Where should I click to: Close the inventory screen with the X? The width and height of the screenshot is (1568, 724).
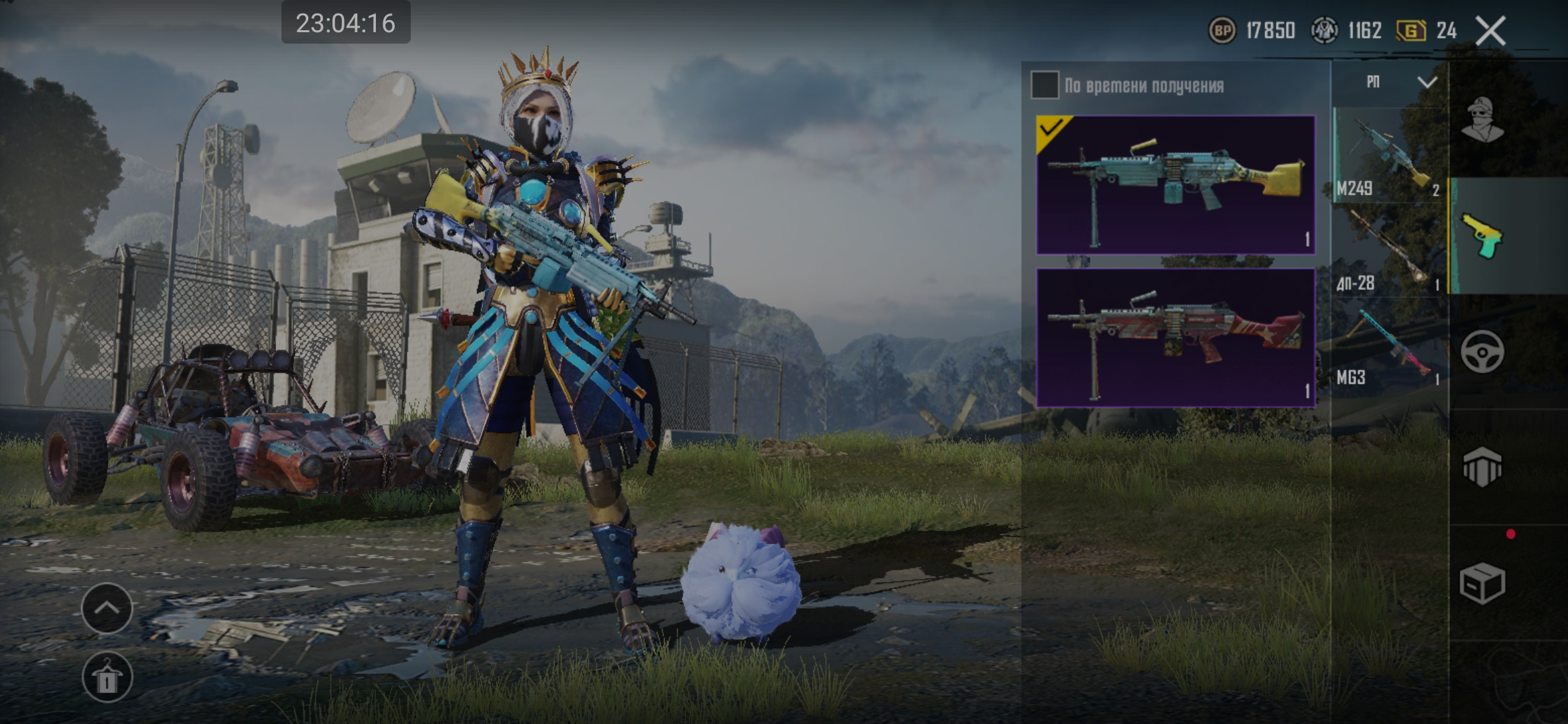pyautogui.click(x=1491, y=31)
